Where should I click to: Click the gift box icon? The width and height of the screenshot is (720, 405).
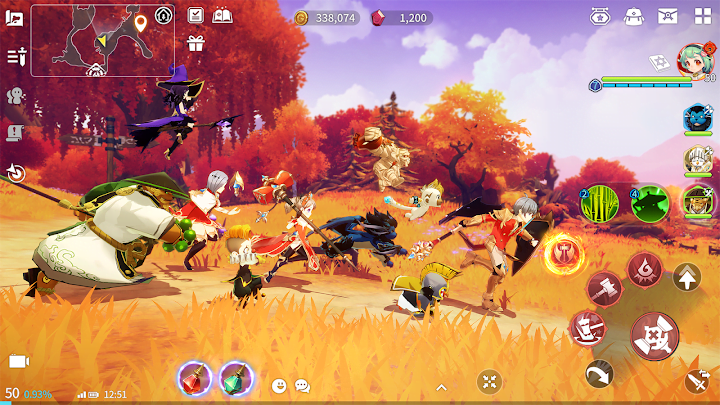(195, 43)
